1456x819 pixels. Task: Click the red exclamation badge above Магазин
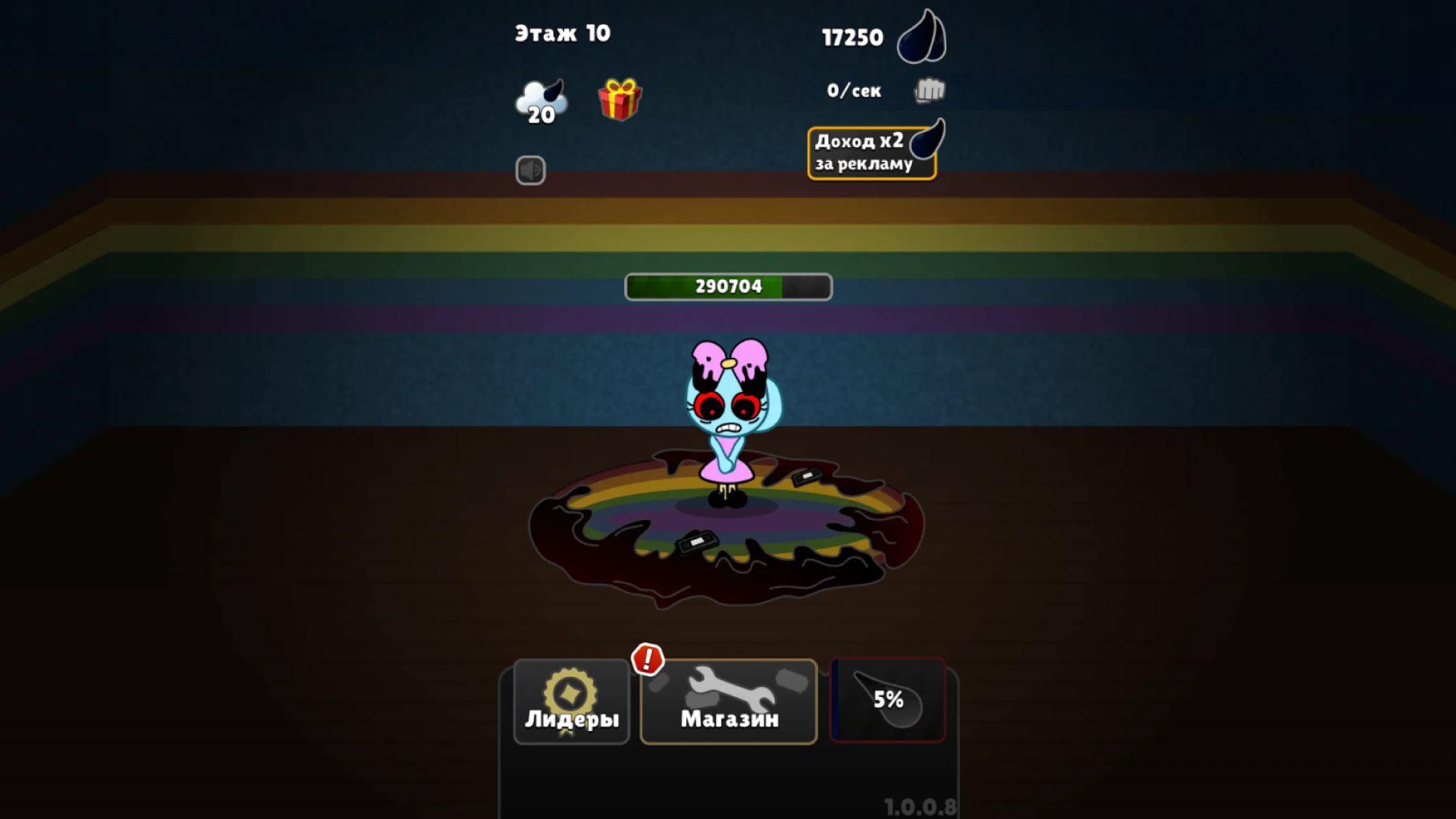648,658
